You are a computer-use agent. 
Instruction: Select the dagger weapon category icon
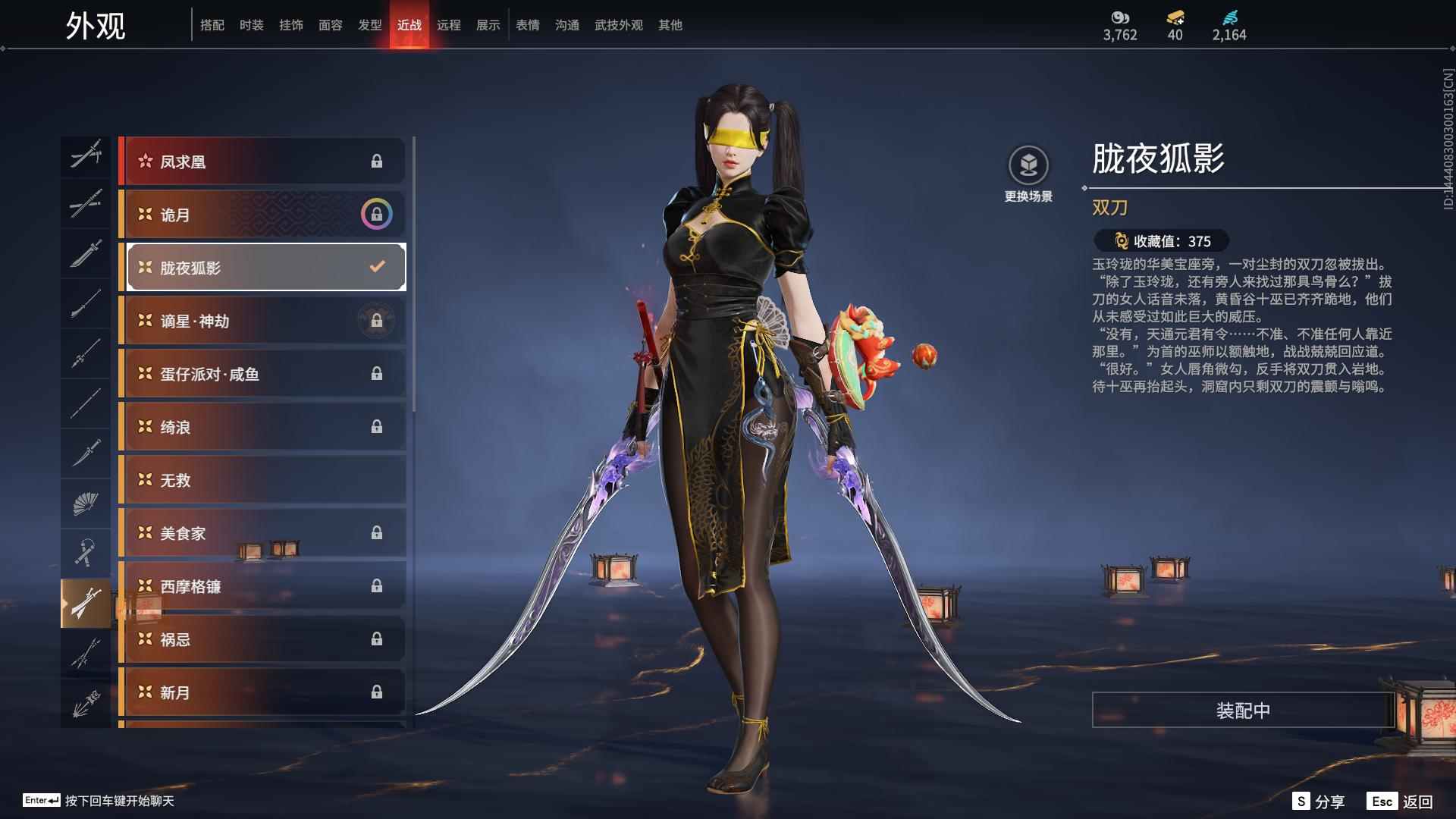coord(87,451)
